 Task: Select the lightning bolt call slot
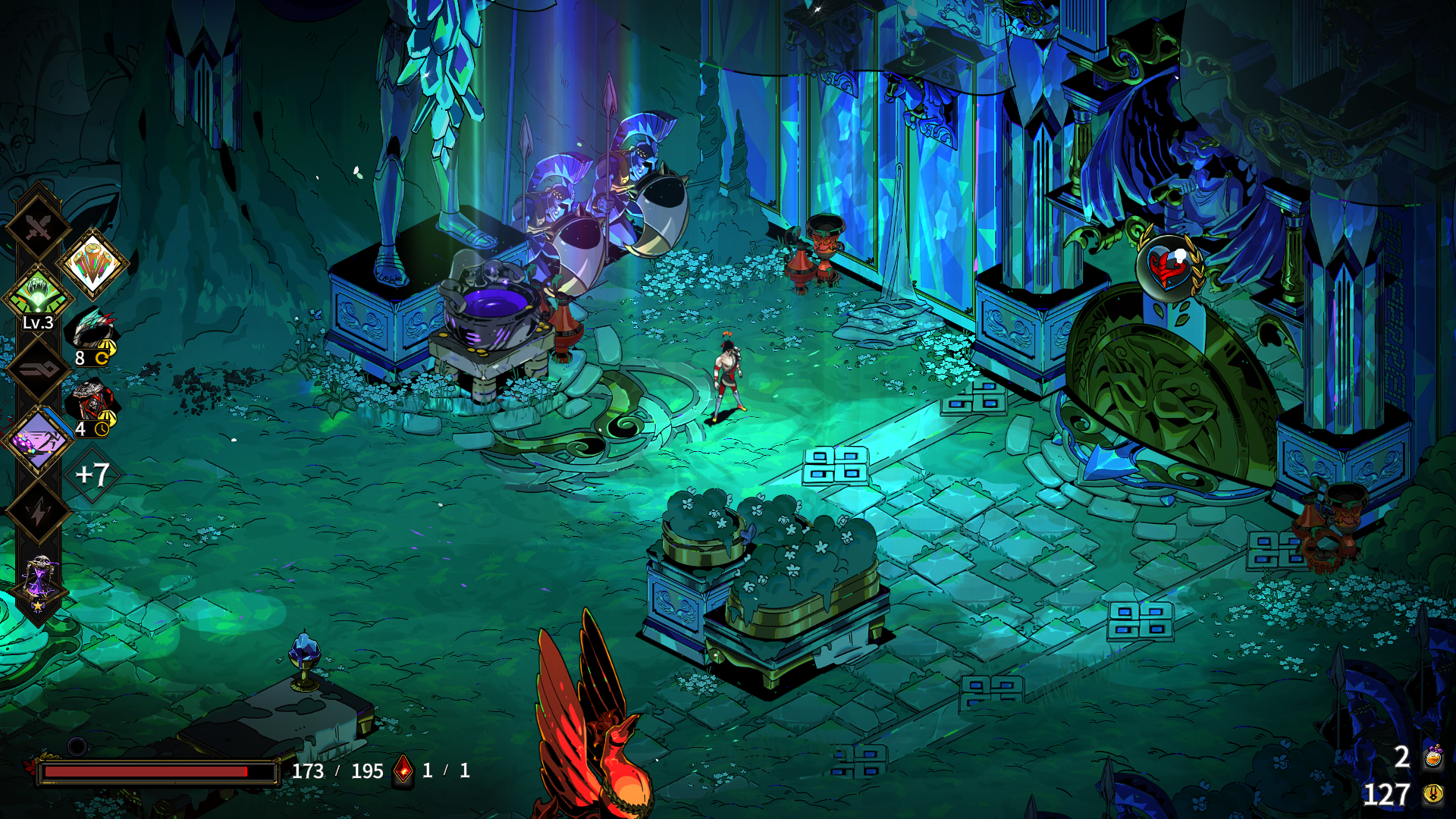coord(38,513)
